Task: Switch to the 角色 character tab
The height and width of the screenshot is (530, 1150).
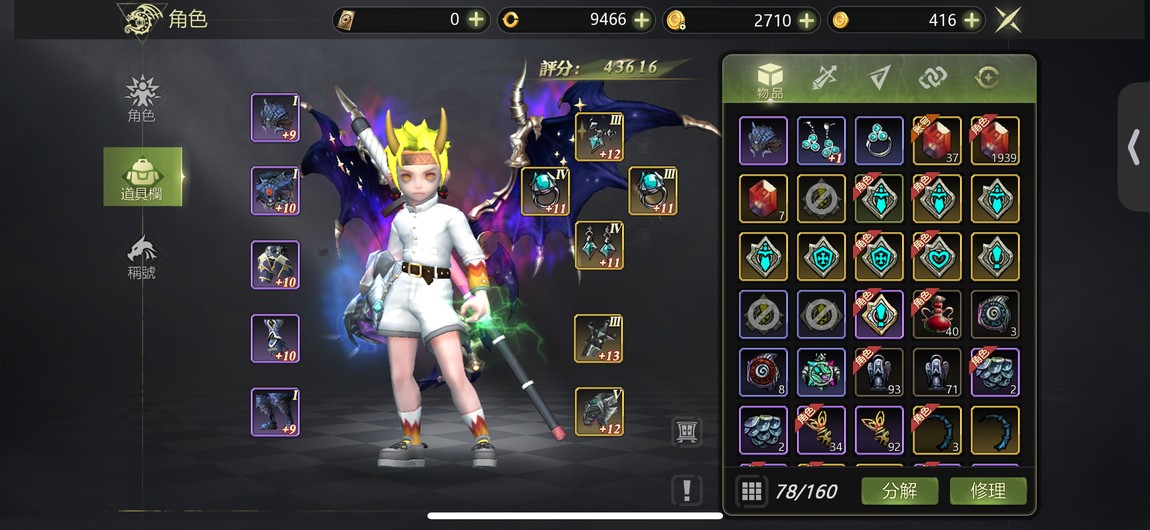Action: [142, 99]
